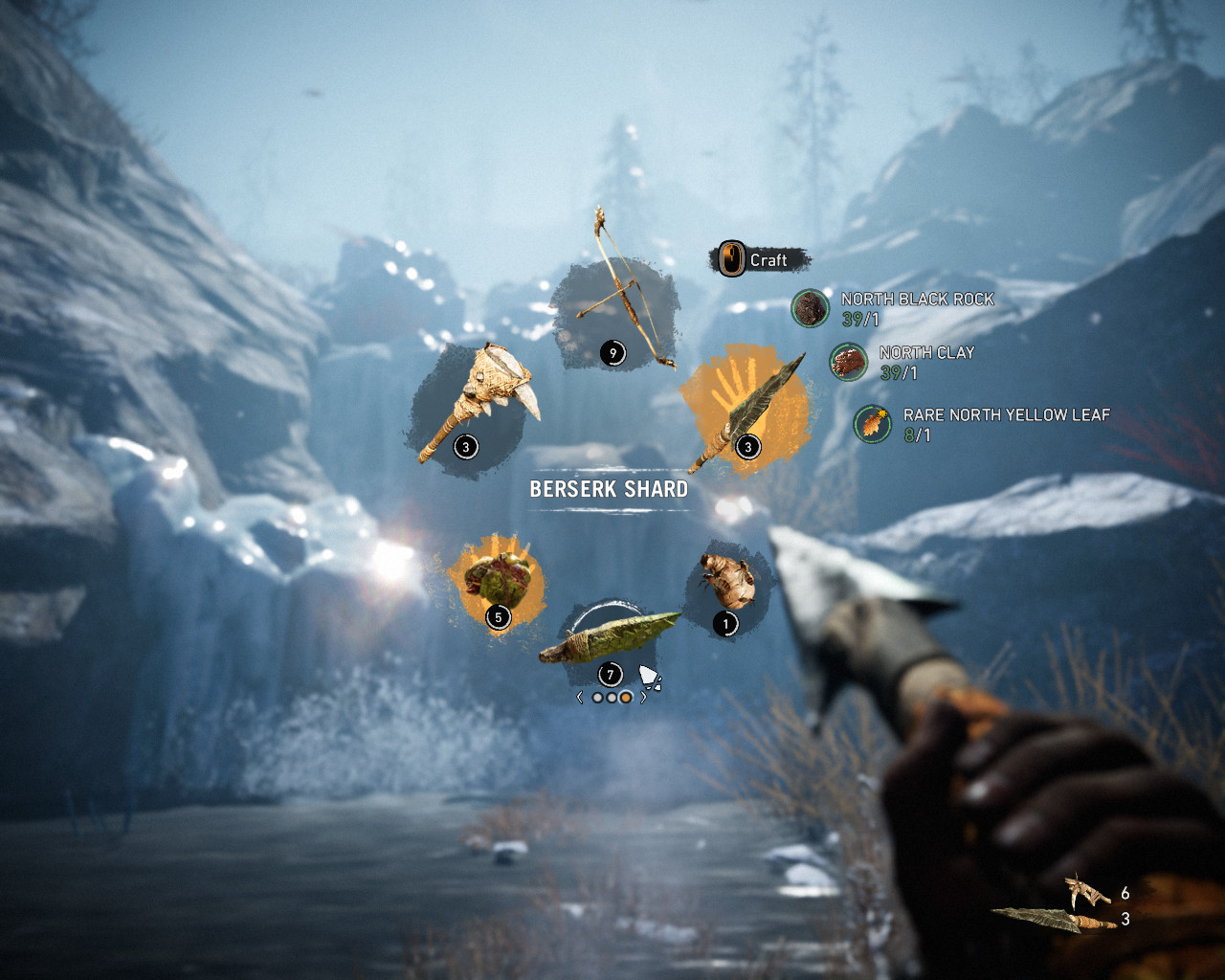The height and width of the screenshot is (980, 1225).
Task: Click the quantity badge 5 on Berserk Shard
Action: [x=498, y=617]
